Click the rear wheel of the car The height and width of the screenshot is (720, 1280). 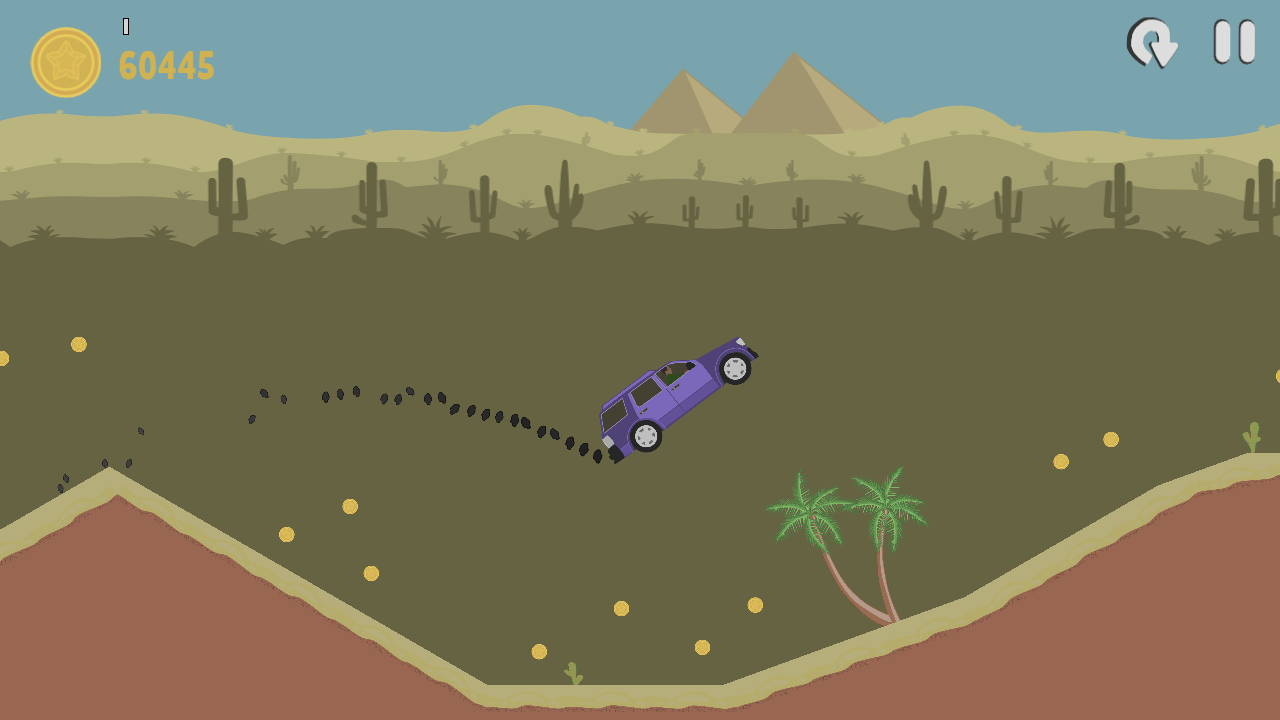pos(645,437)
